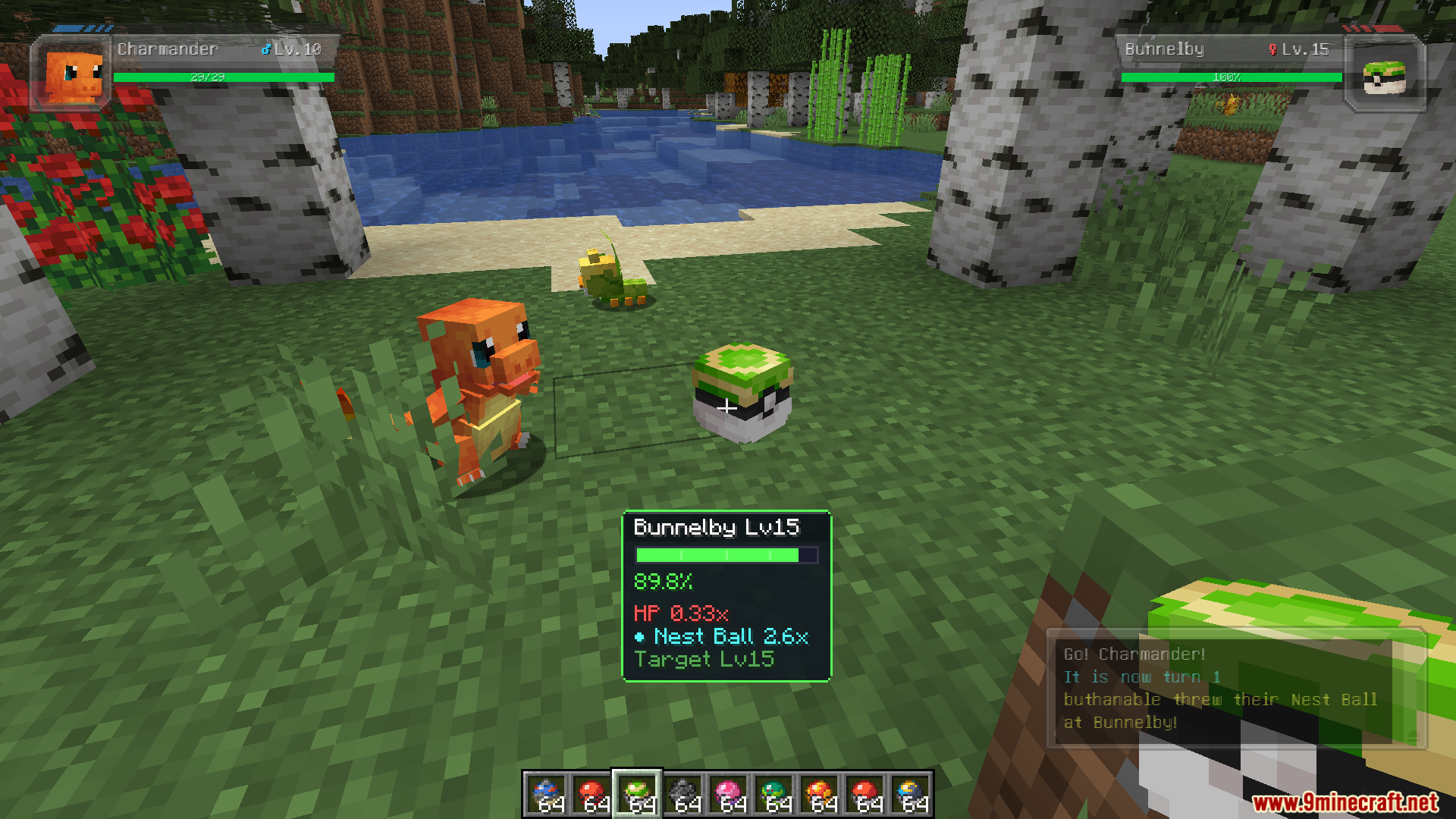
Task: Click the Charmander portrait tile
Action: click(72, 74)
